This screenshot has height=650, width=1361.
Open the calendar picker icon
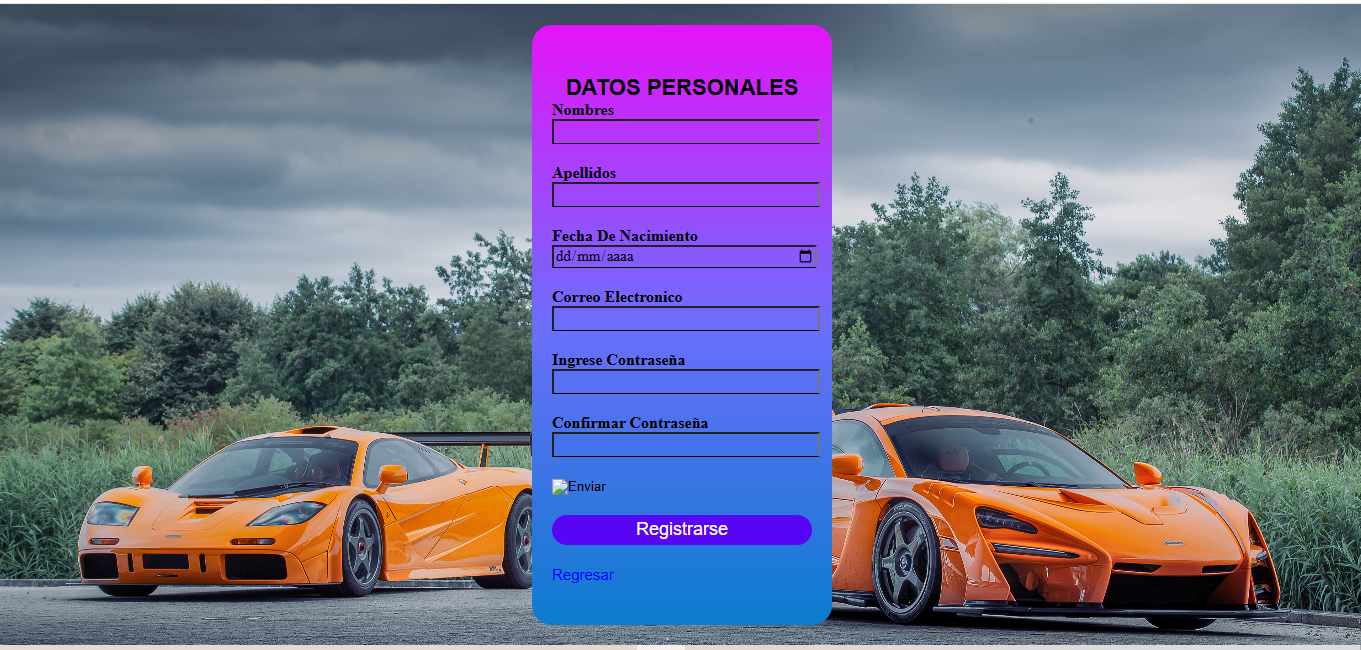(806, 257)
